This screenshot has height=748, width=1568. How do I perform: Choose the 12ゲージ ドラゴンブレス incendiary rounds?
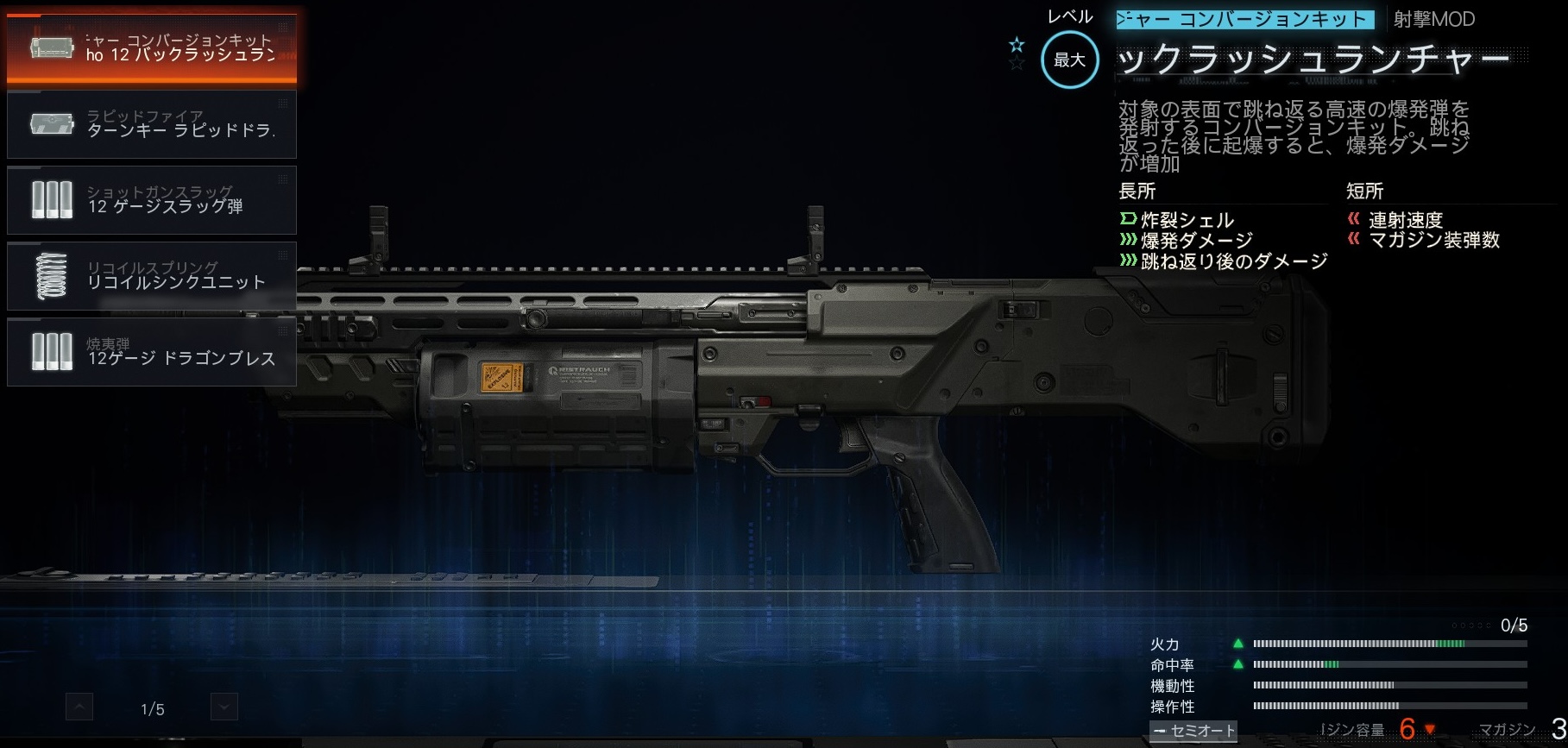tap(152, 352)
